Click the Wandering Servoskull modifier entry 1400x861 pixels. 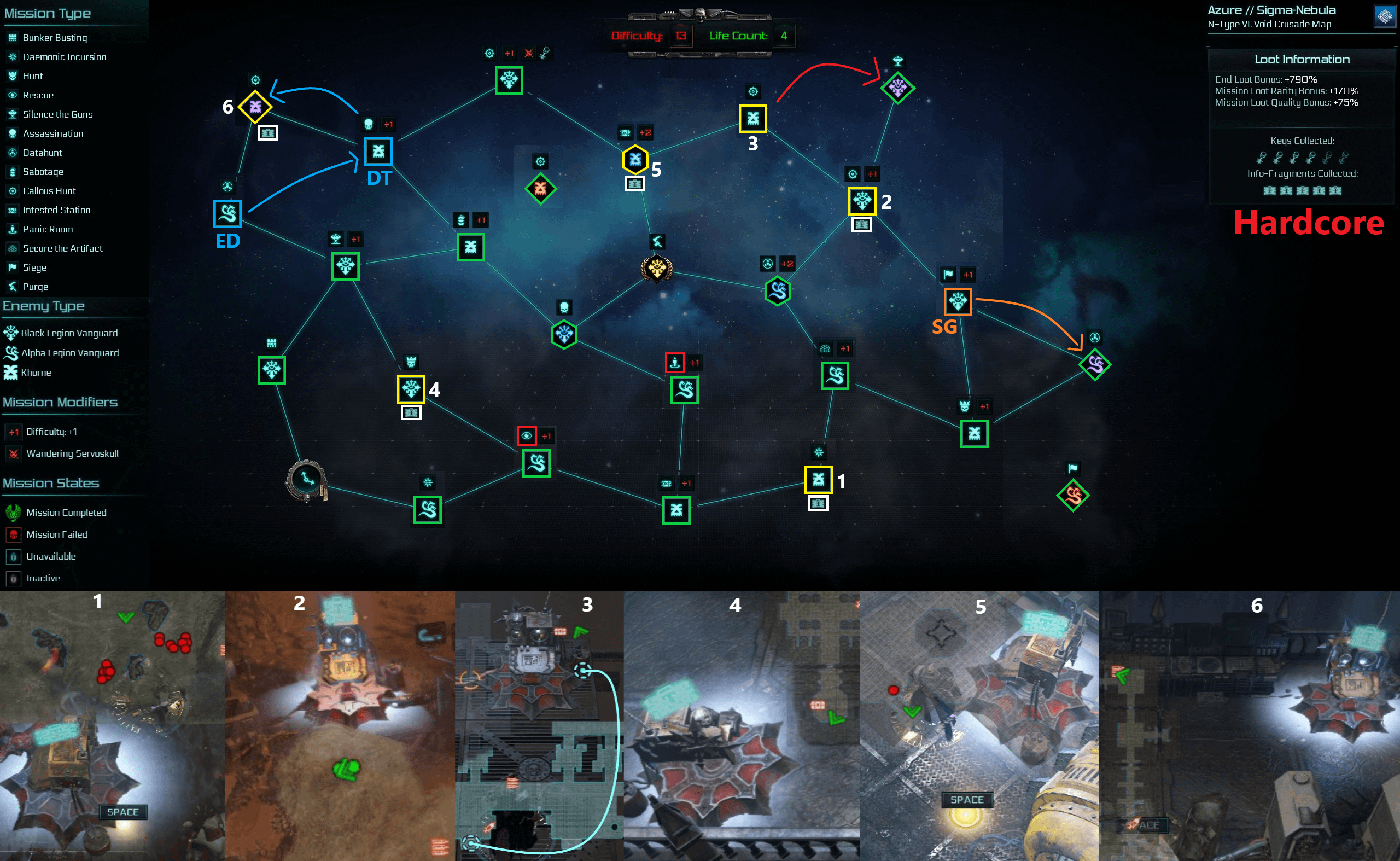72,453
